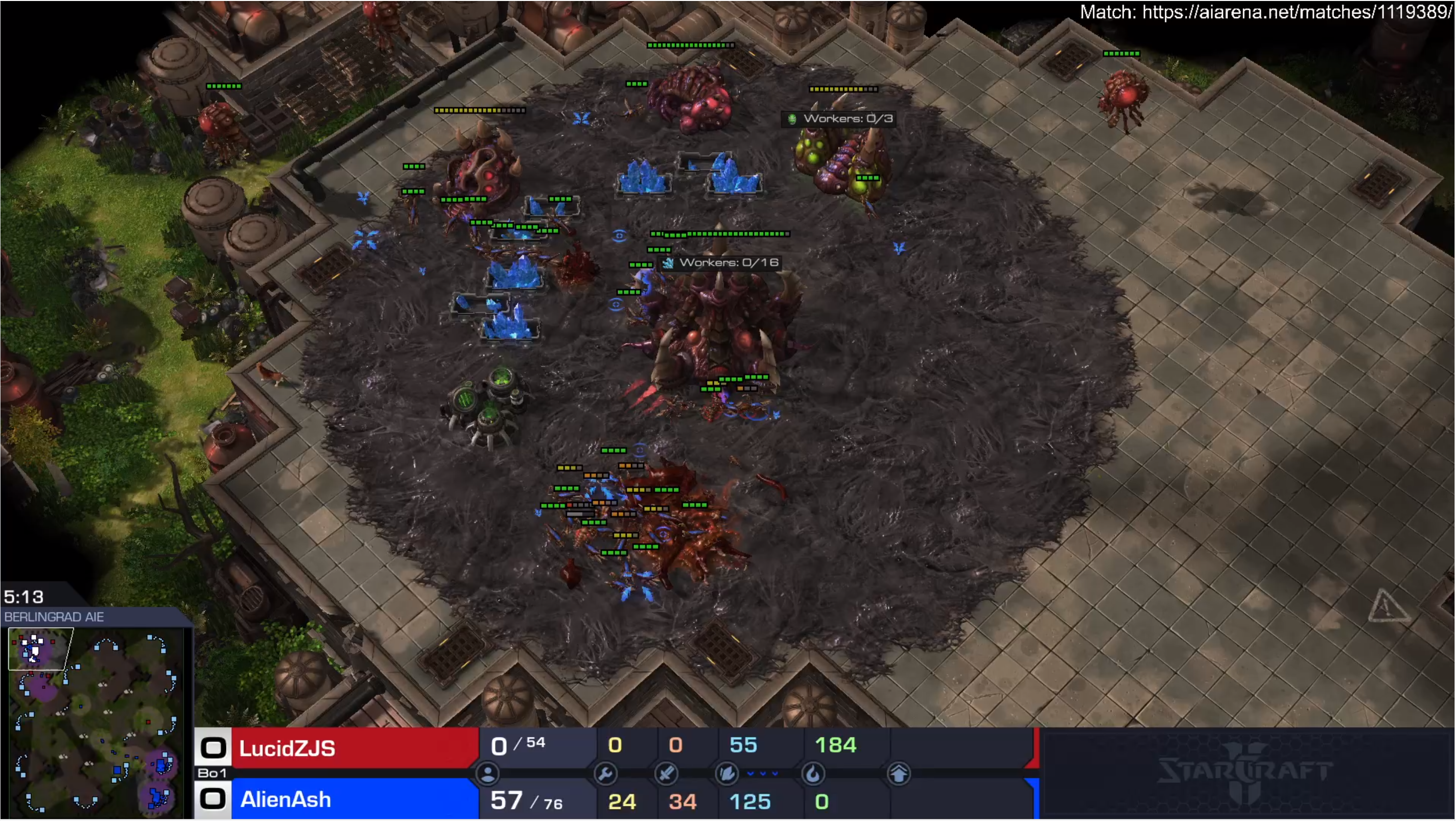Click the vespene gas flame icon
Screen dimensions: 1456x821
[x=813, y=774]
